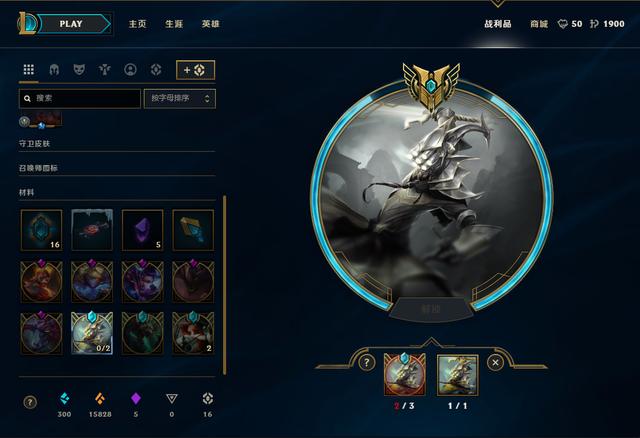Click the PLAY button
The height and width of the screenshot is (438, 640).
point(71,23)
